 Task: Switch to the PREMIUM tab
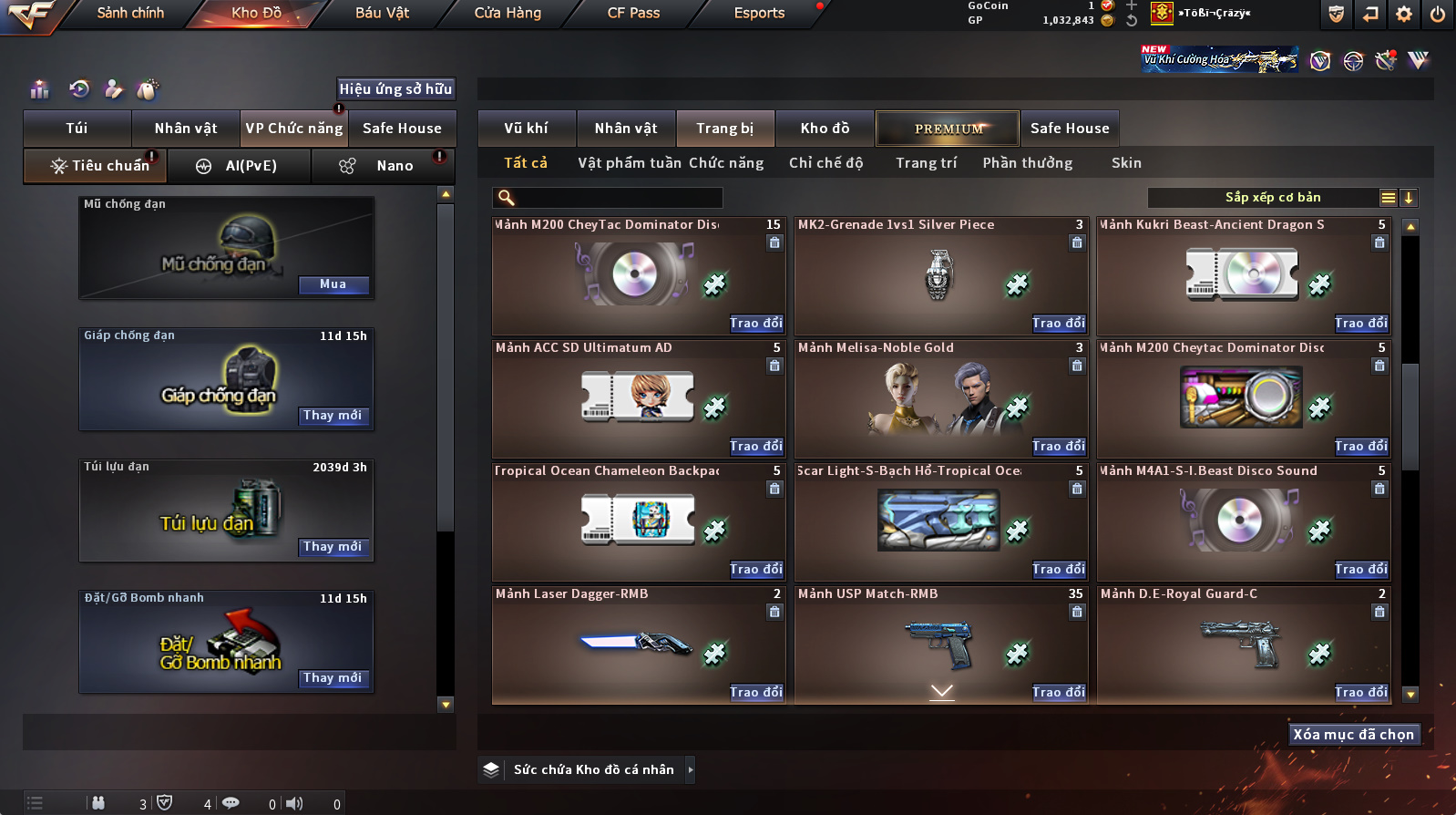pyautogui.click(x=948, y=129)
